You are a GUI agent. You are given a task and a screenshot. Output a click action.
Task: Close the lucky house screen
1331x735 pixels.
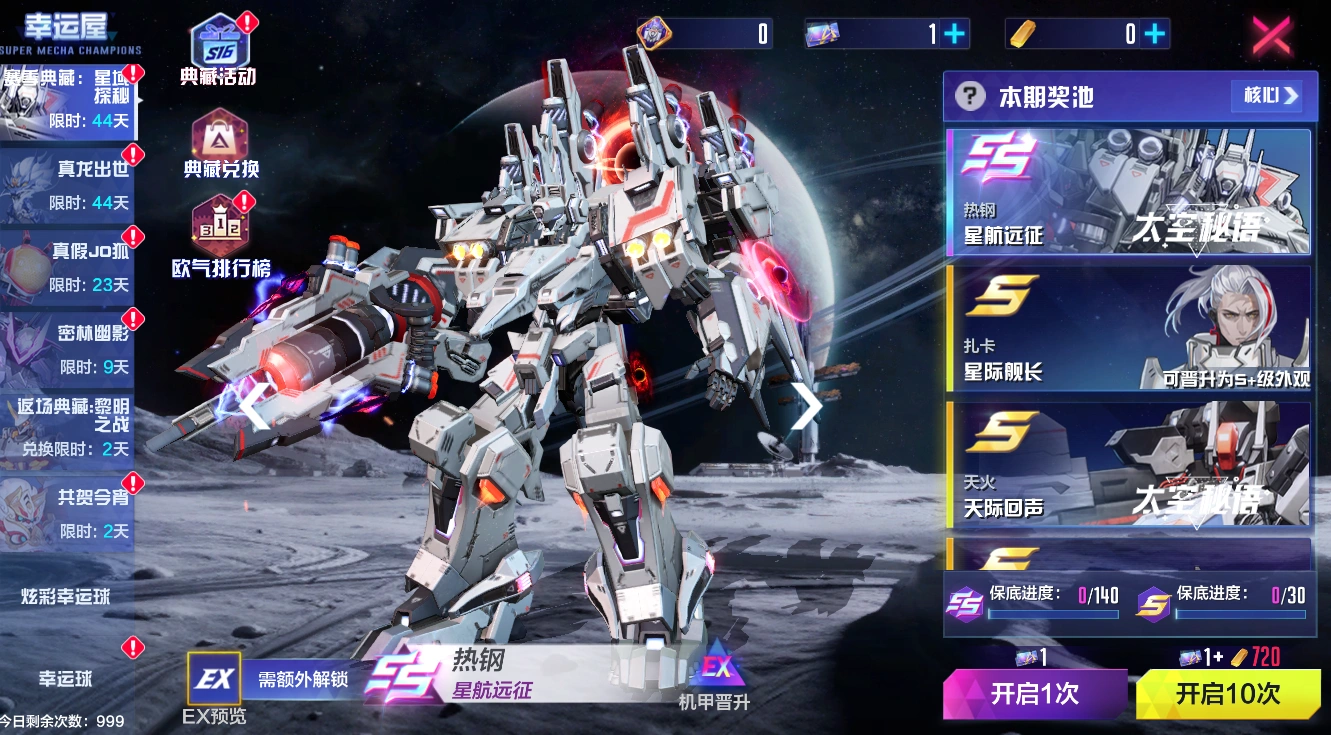1271,35
